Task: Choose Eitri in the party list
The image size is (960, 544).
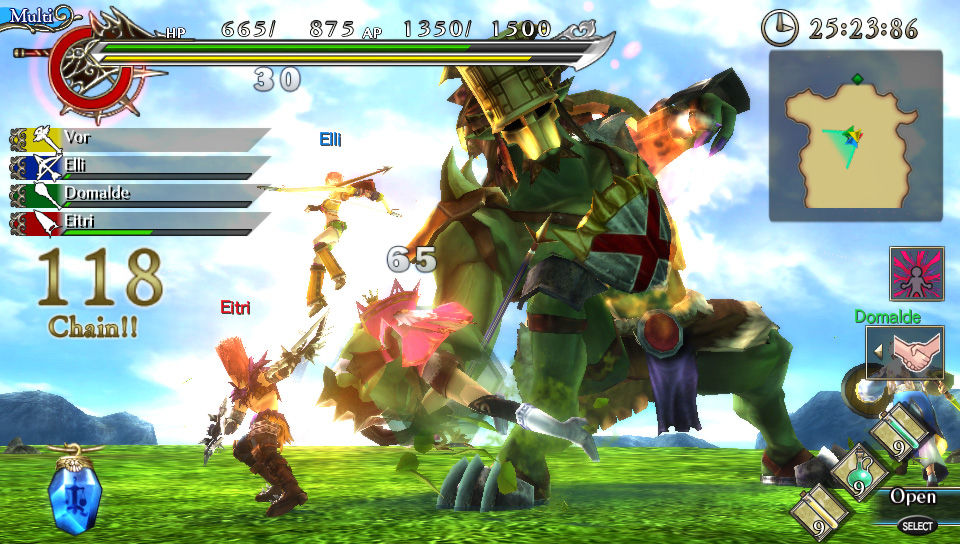Action: (140, 222)
